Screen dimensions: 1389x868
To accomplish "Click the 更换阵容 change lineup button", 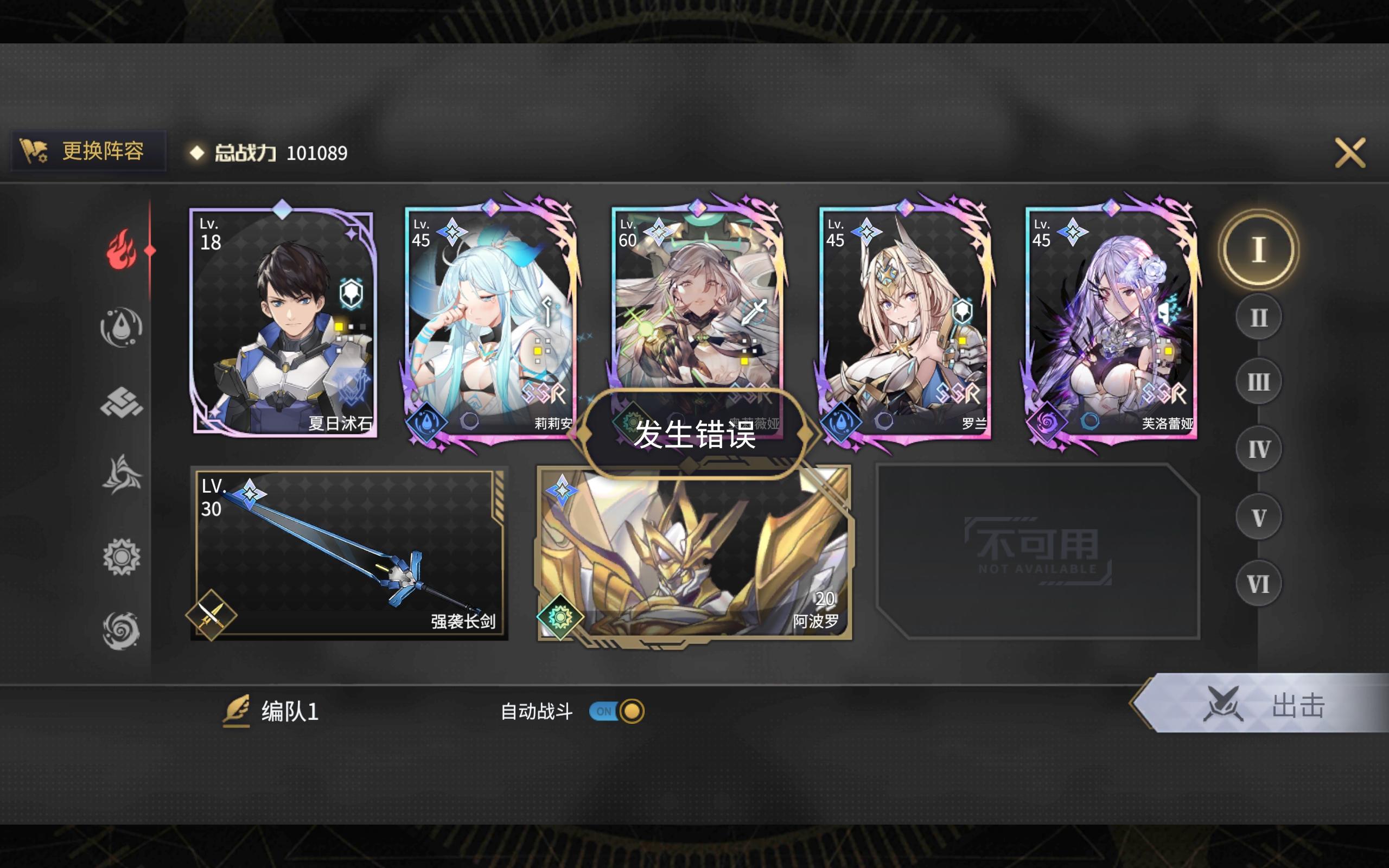I will click(89, 151).
